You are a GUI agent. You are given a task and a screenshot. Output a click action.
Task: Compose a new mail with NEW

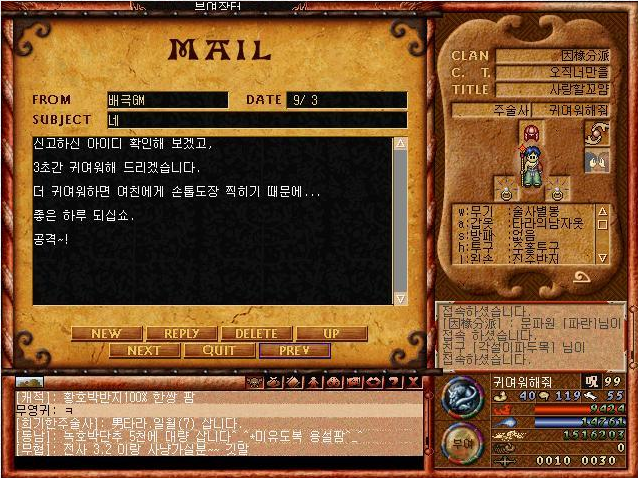pyautogui.click(x=107, y=333)
